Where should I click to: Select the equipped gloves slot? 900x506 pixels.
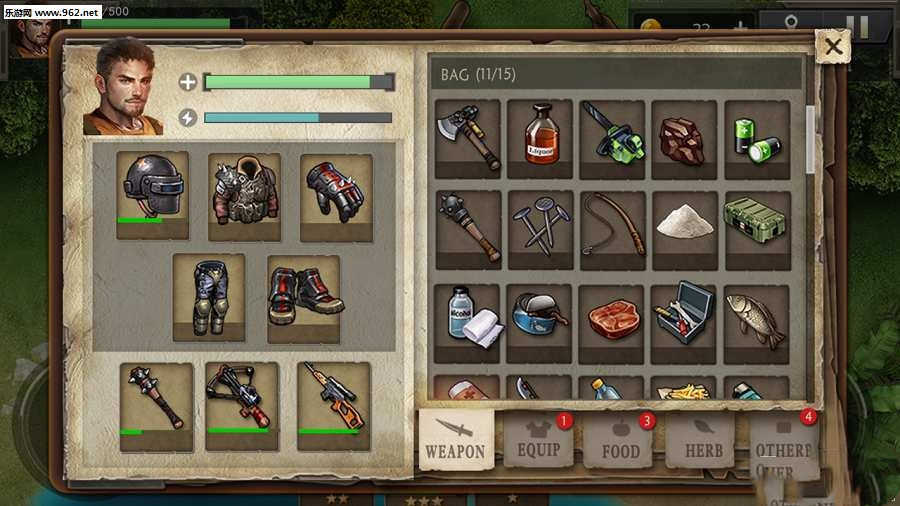[336, 194]
